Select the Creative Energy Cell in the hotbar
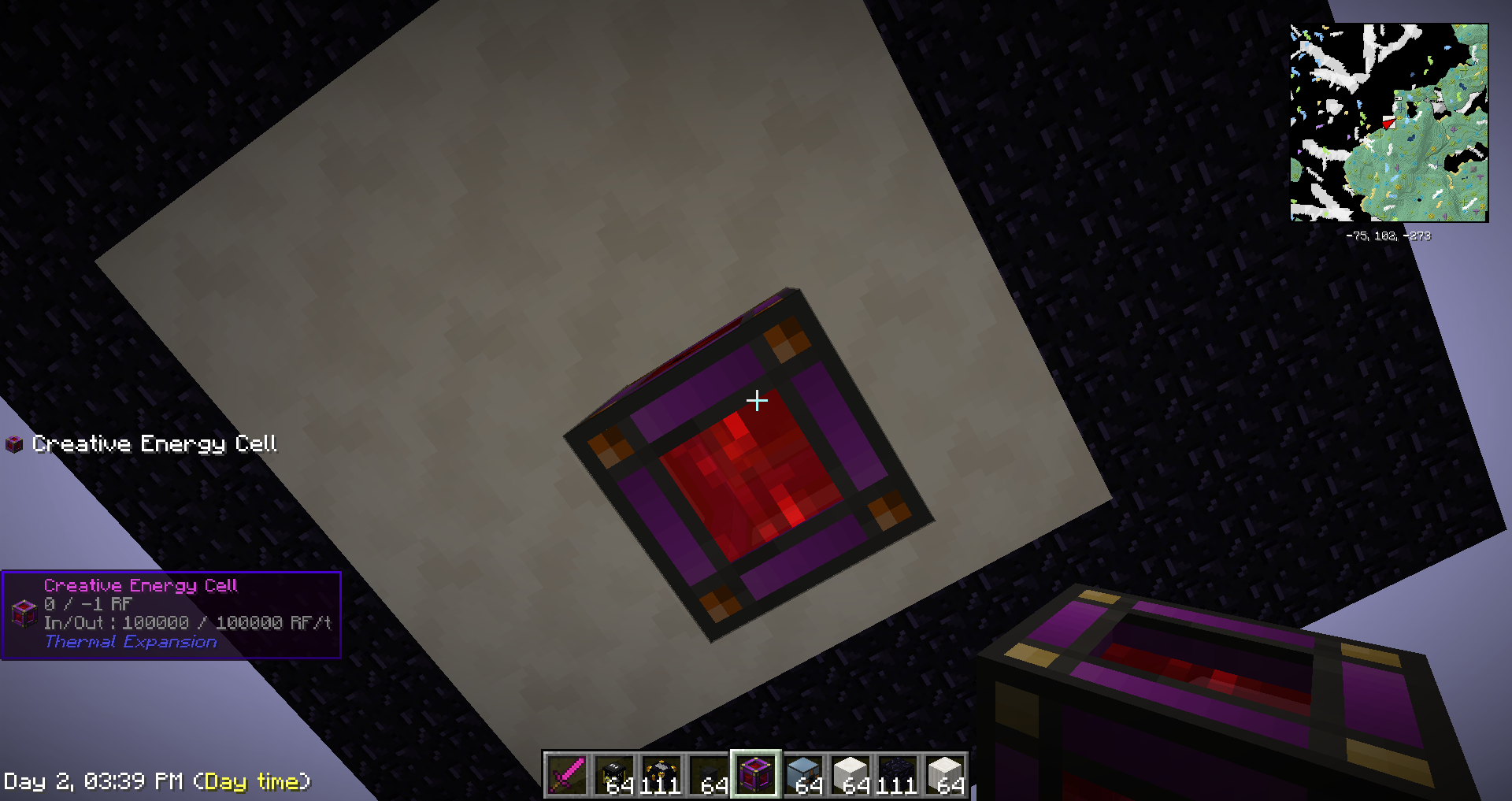Image resolution: width=1512 pixels, height=801 pixels. click(754, 776)
